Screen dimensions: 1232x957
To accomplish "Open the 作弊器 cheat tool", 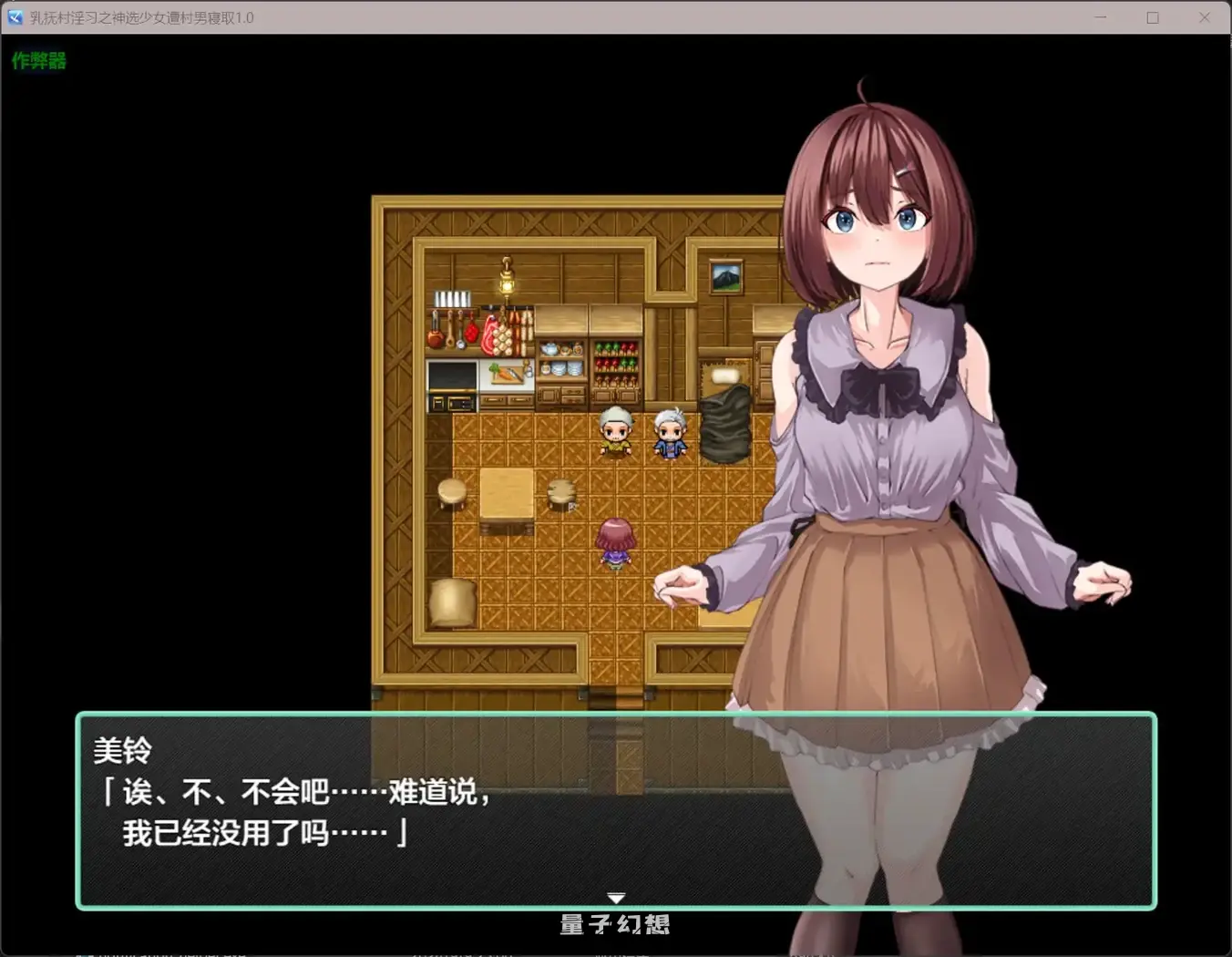I will click(40, 61).
